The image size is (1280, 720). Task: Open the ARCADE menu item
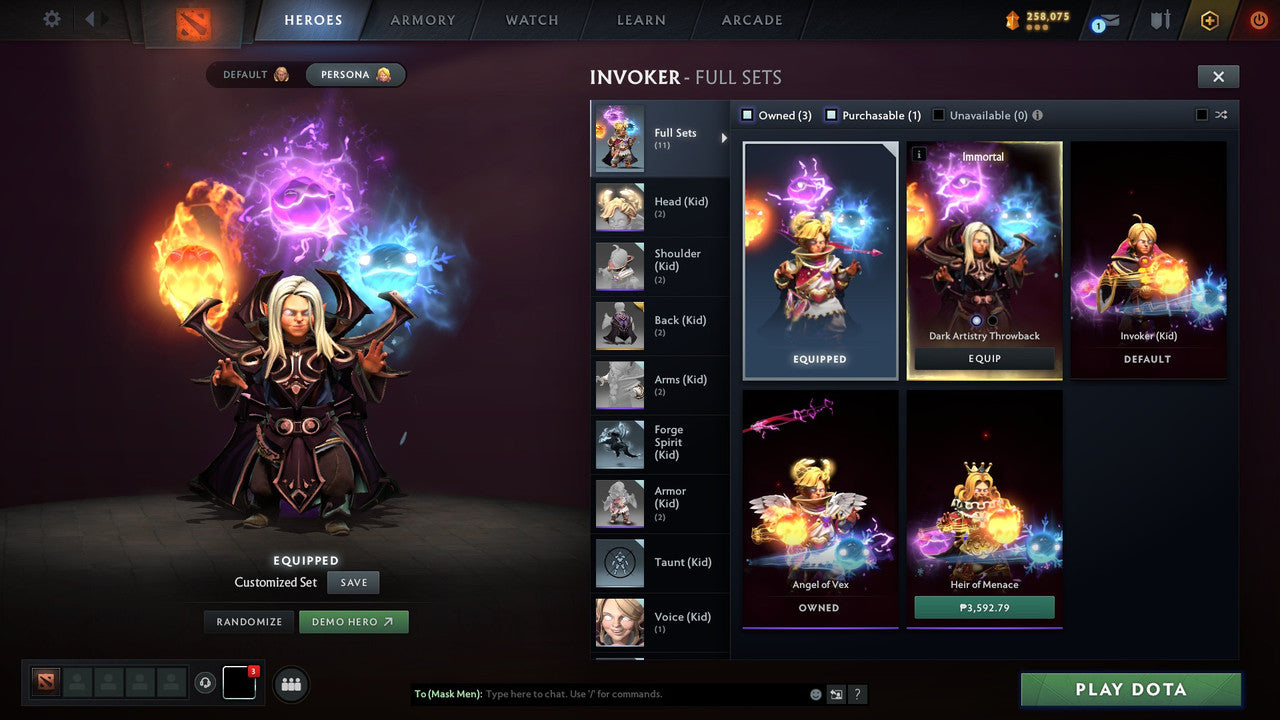pyautogui.click(x=751, y=20)
